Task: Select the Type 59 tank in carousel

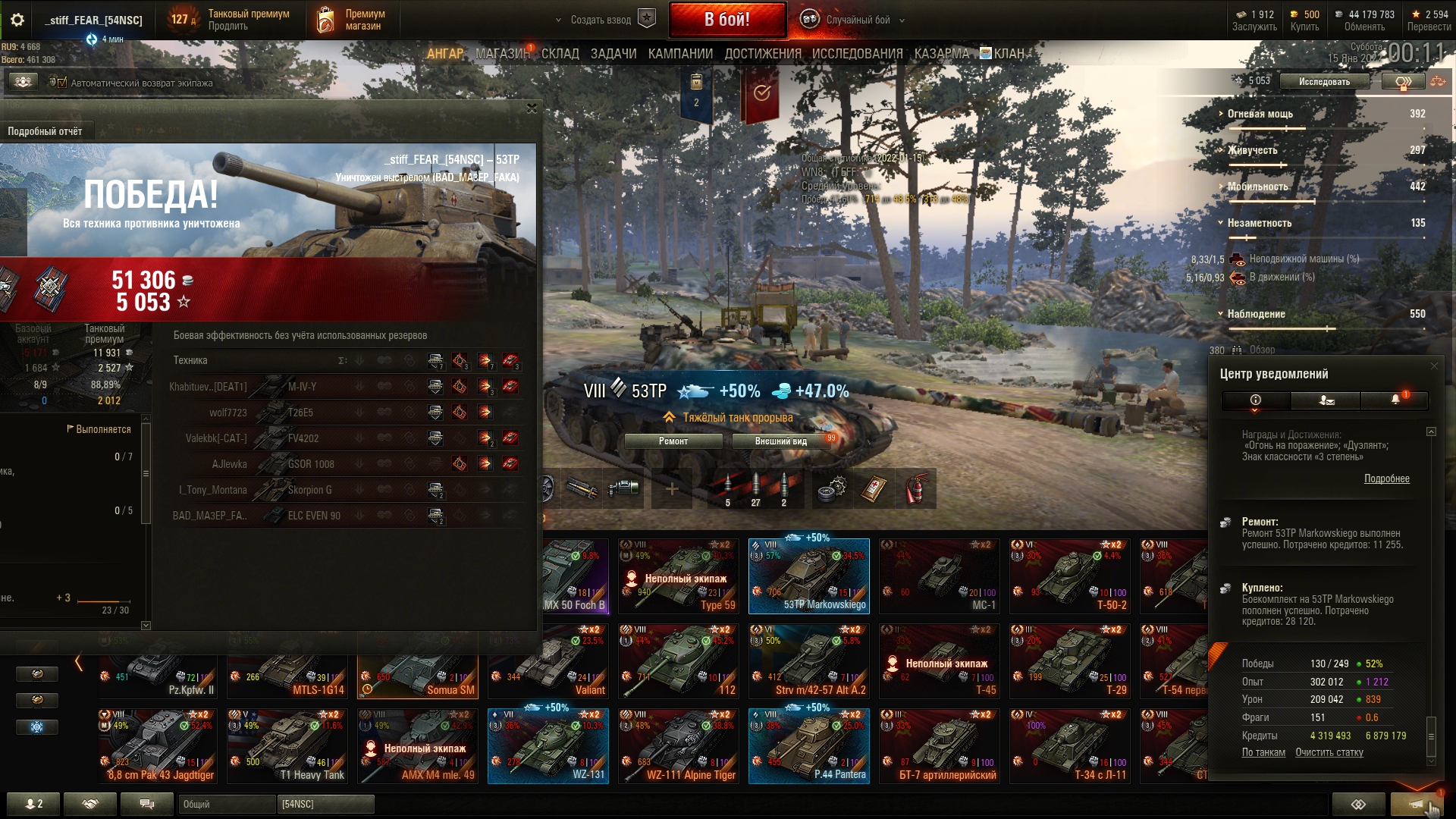Action: 677,576
